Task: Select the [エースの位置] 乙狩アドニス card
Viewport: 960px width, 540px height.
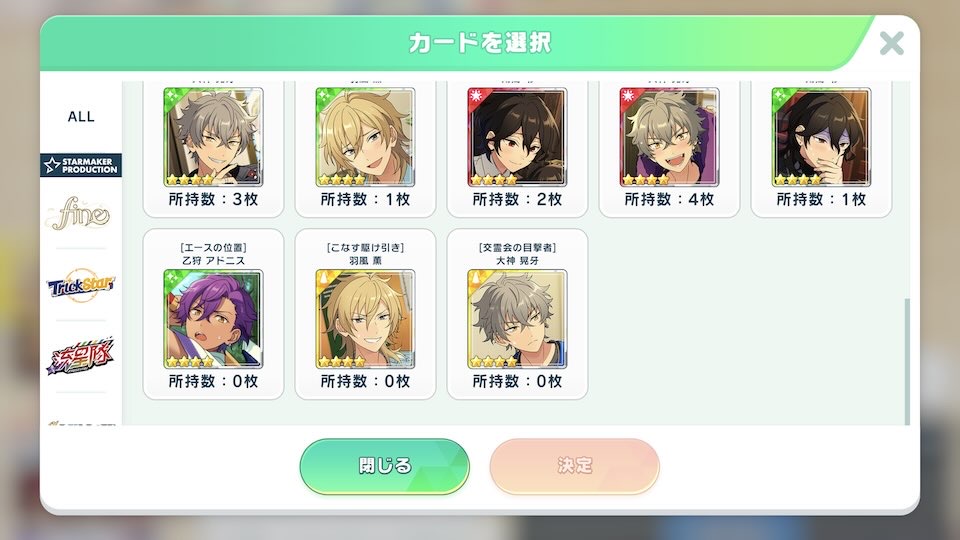Action: [213, 319]
